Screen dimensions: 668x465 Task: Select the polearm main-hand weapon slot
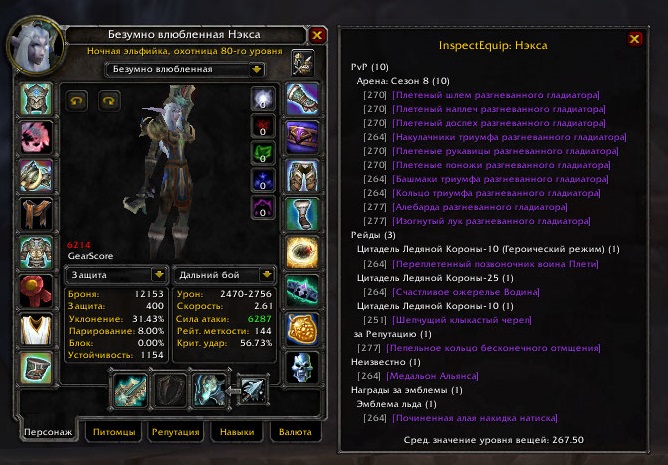pyautogui.click(x=131, y=389)
